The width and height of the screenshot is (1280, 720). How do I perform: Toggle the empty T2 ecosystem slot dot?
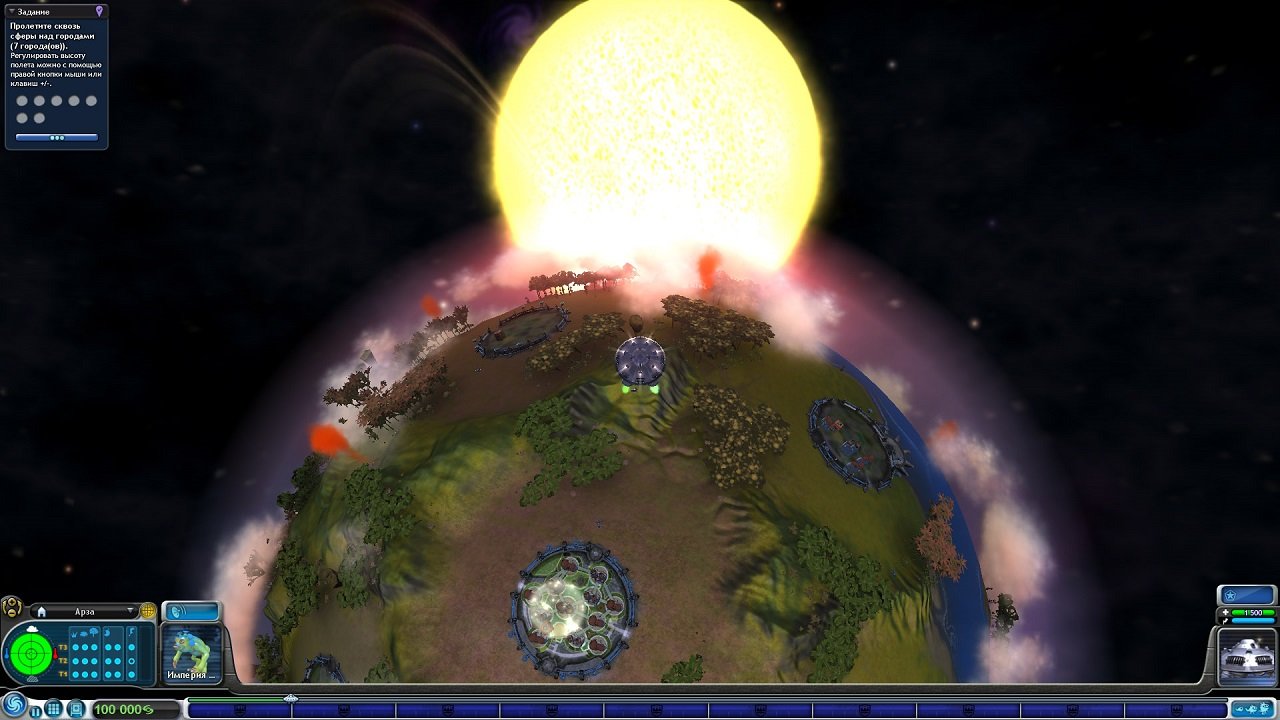pyautogui.click(x=130, y=661)
